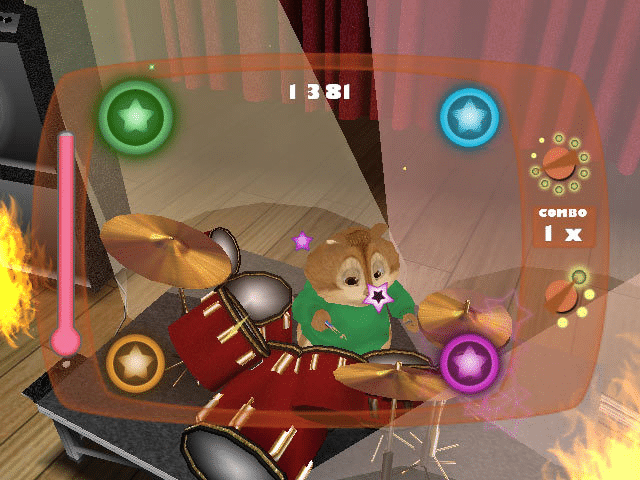This screenshot has height=480, width=640.
Task: Hit the purple star drum pad
Action: tap(469, 362)
